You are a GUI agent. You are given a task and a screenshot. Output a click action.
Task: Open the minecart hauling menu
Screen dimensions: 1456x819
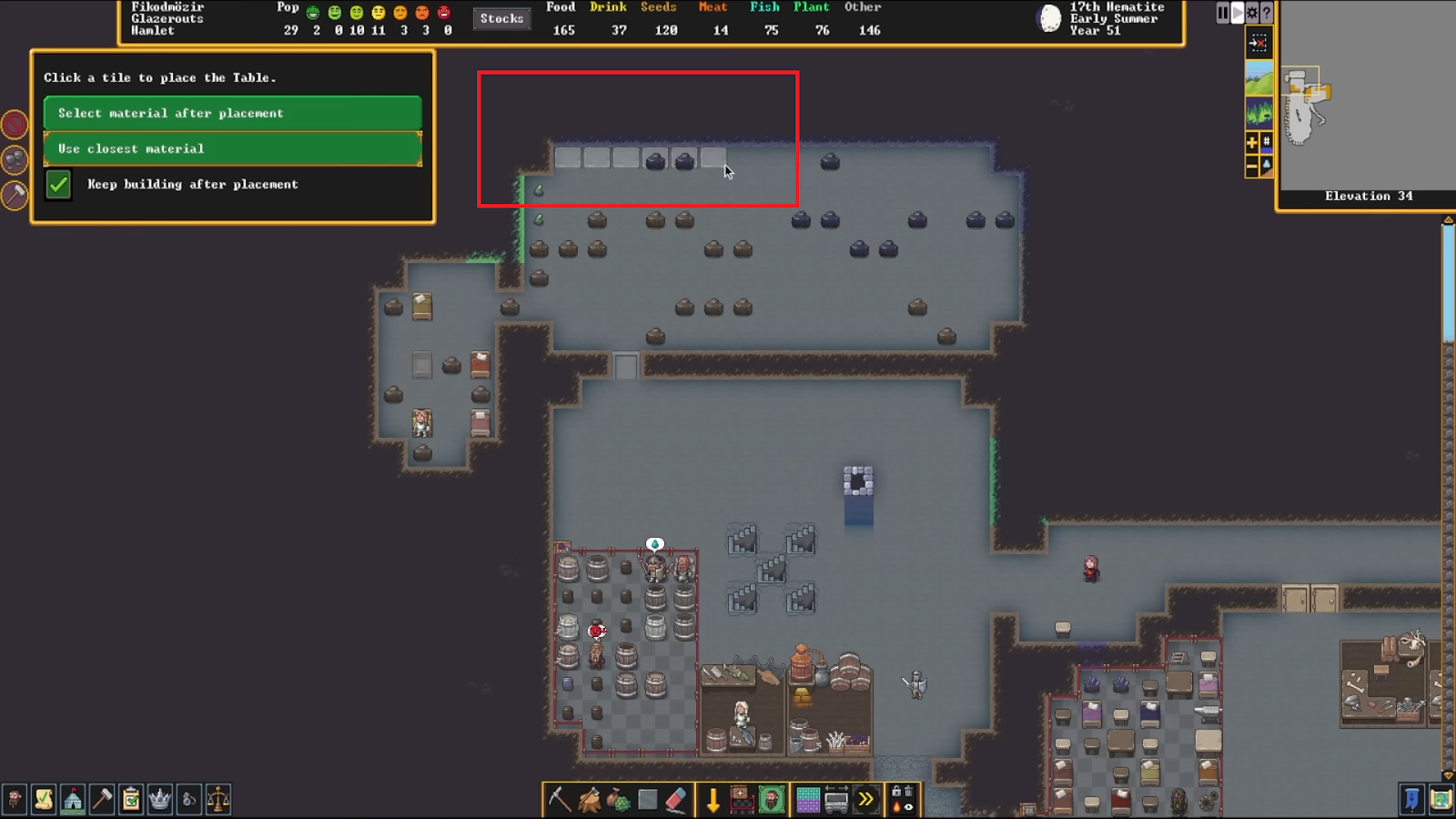coord(836,800)
